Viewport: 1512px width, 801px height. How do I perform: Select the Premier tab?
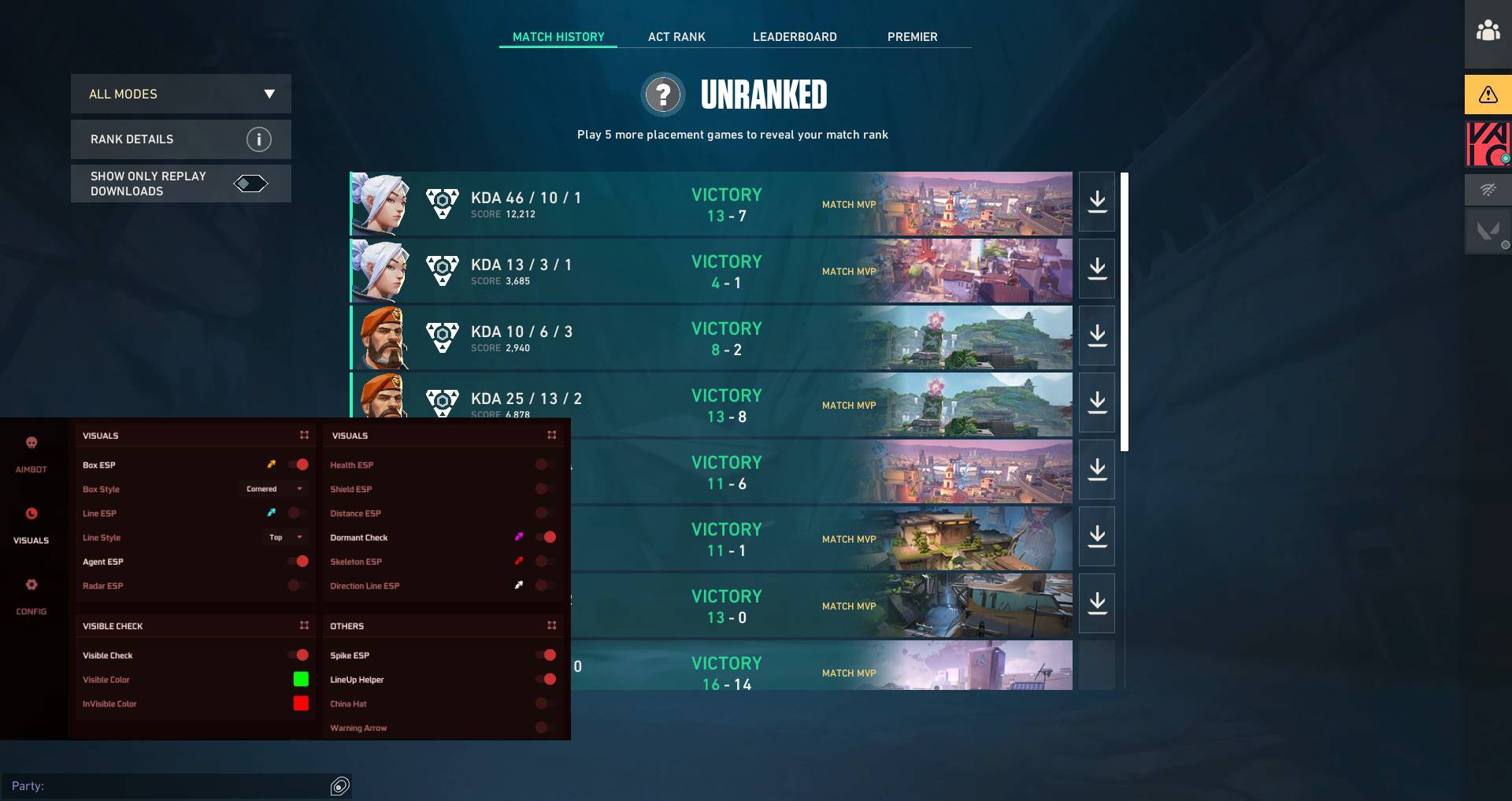coord(912,37)
